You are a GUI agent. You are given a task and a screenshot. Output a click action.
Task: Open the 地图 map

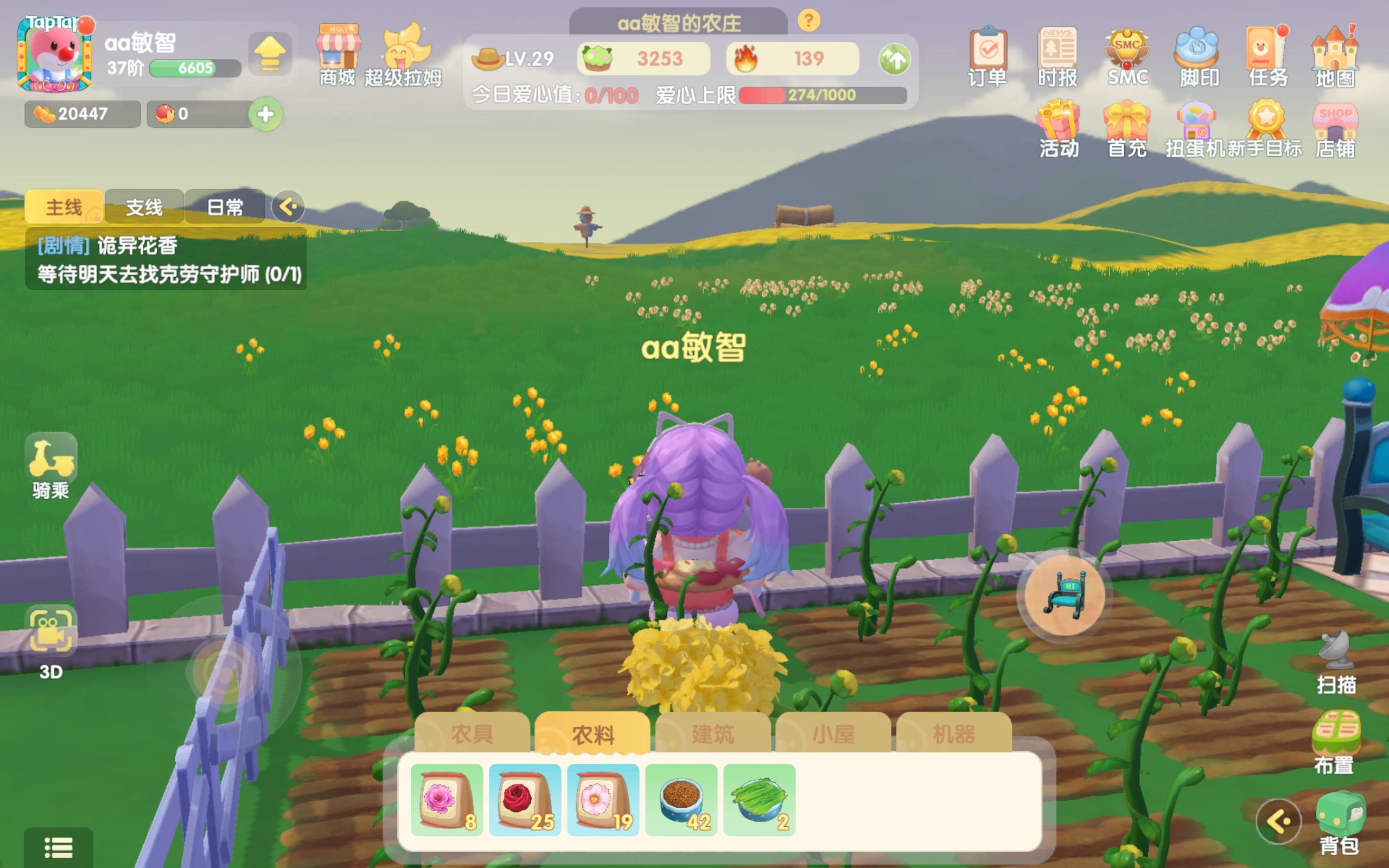coord(1340,55)
